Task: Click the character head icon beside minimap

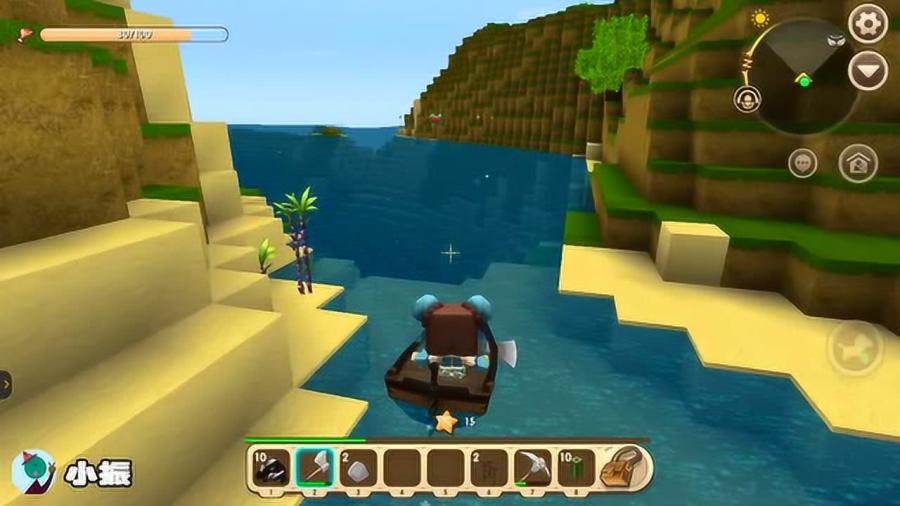Action: coord(746,98)
